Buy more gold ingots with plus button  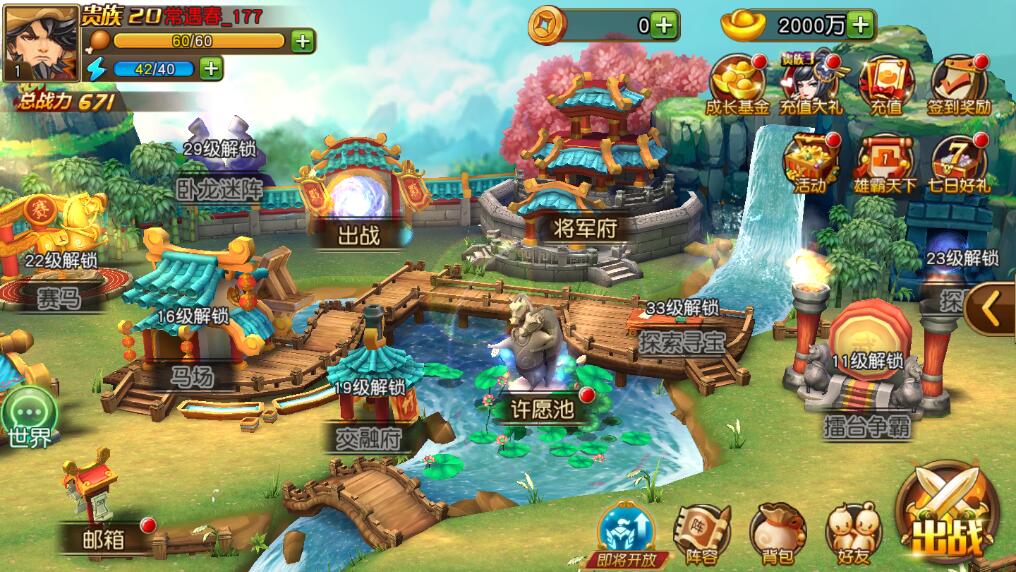pyautogui.click(x=860, y=24)
